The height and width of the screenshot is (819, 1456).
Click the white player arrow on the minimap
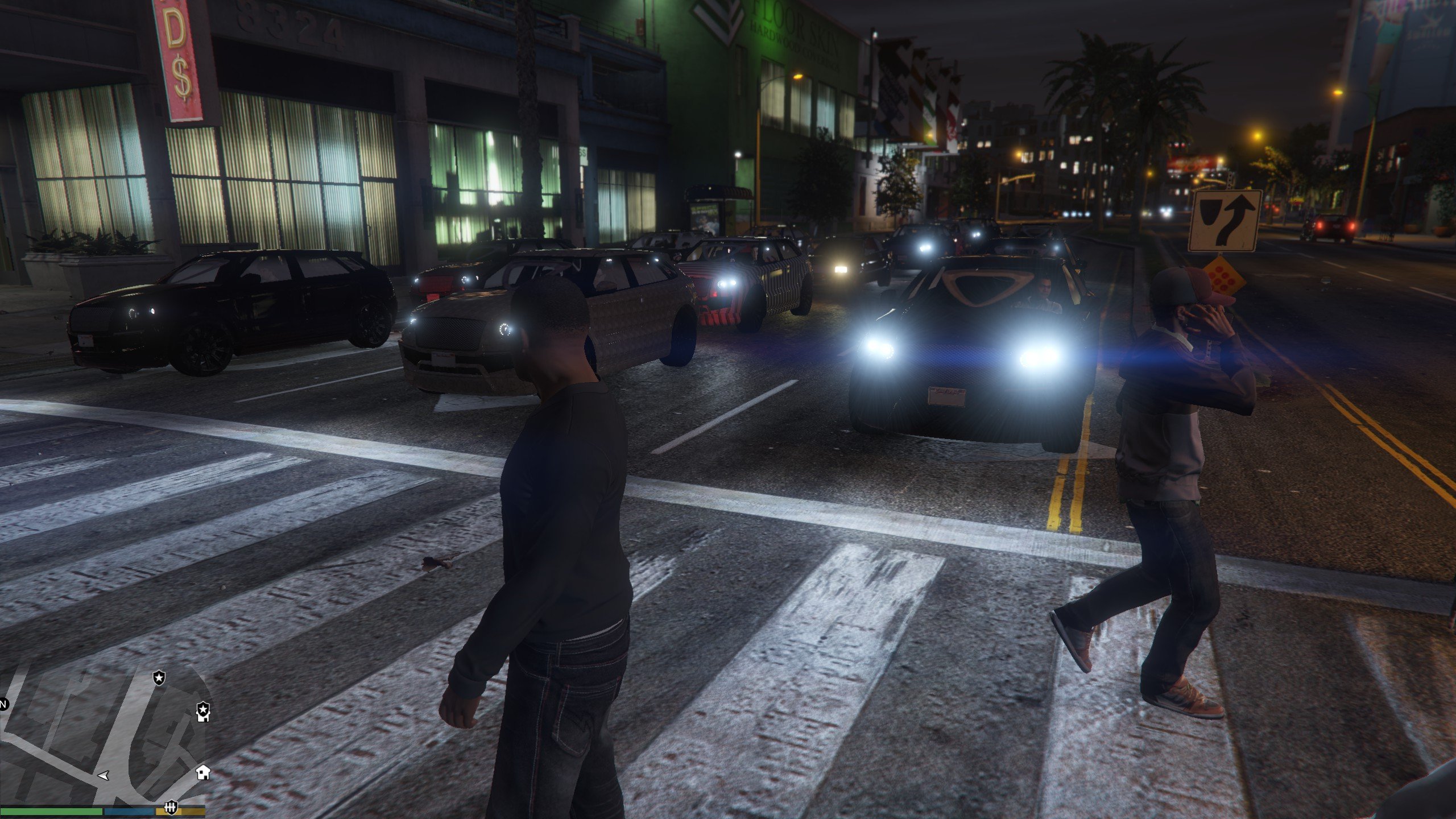click(x=104, y=775)
